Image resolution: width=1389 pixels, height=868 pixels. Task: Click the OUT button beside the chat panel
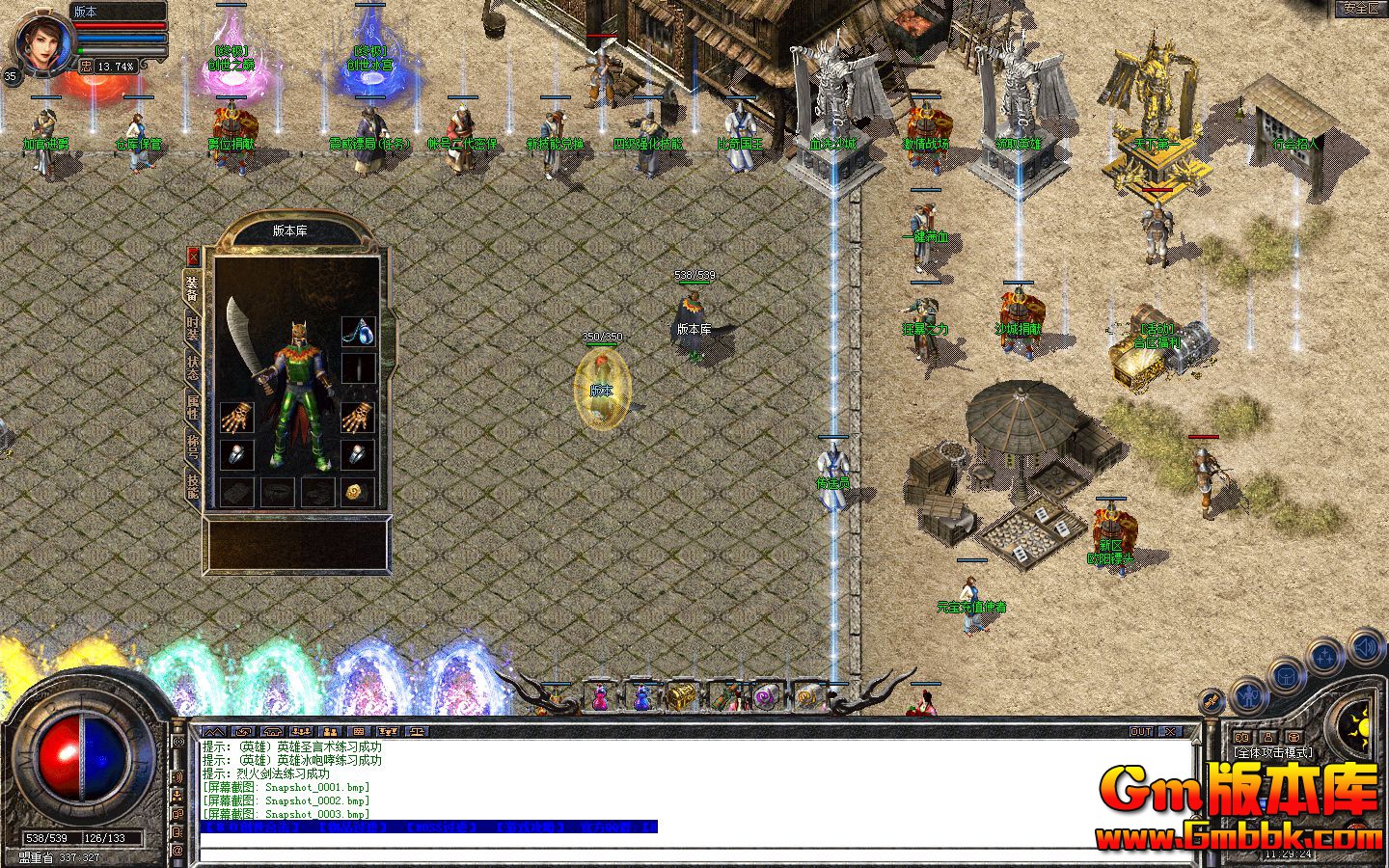coord(1140,731)
